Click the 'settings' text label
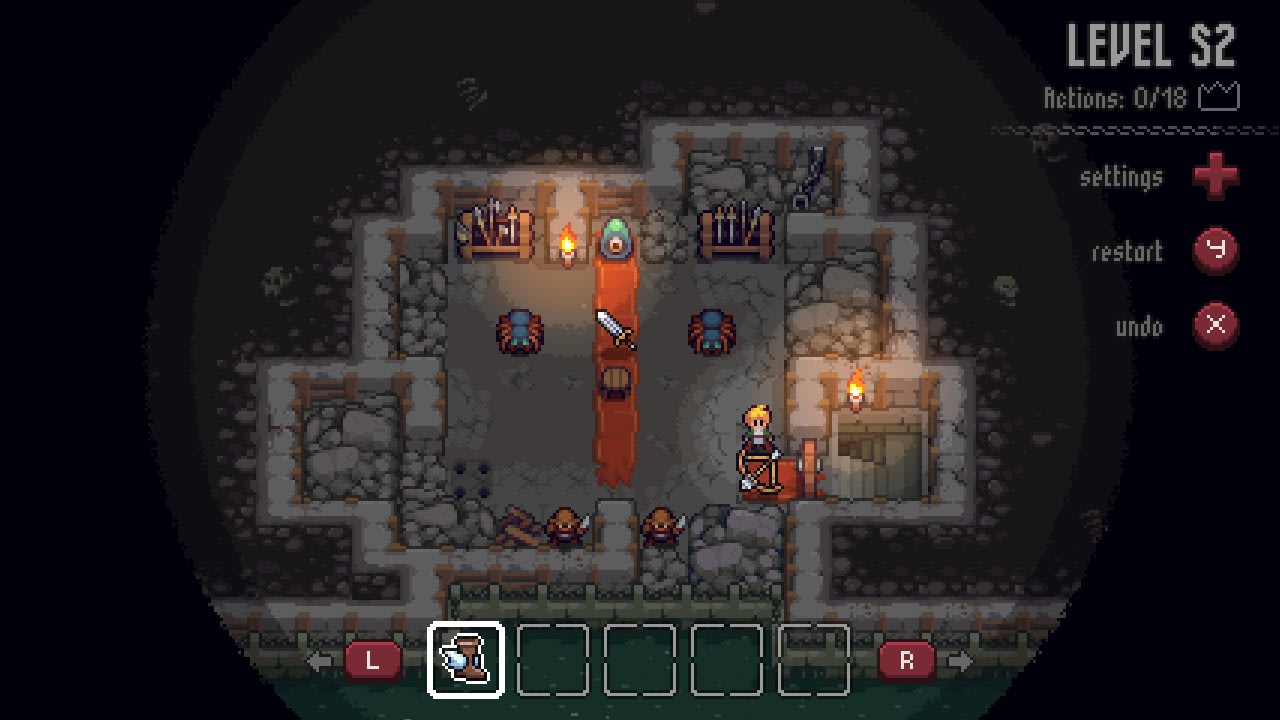 1121,176
